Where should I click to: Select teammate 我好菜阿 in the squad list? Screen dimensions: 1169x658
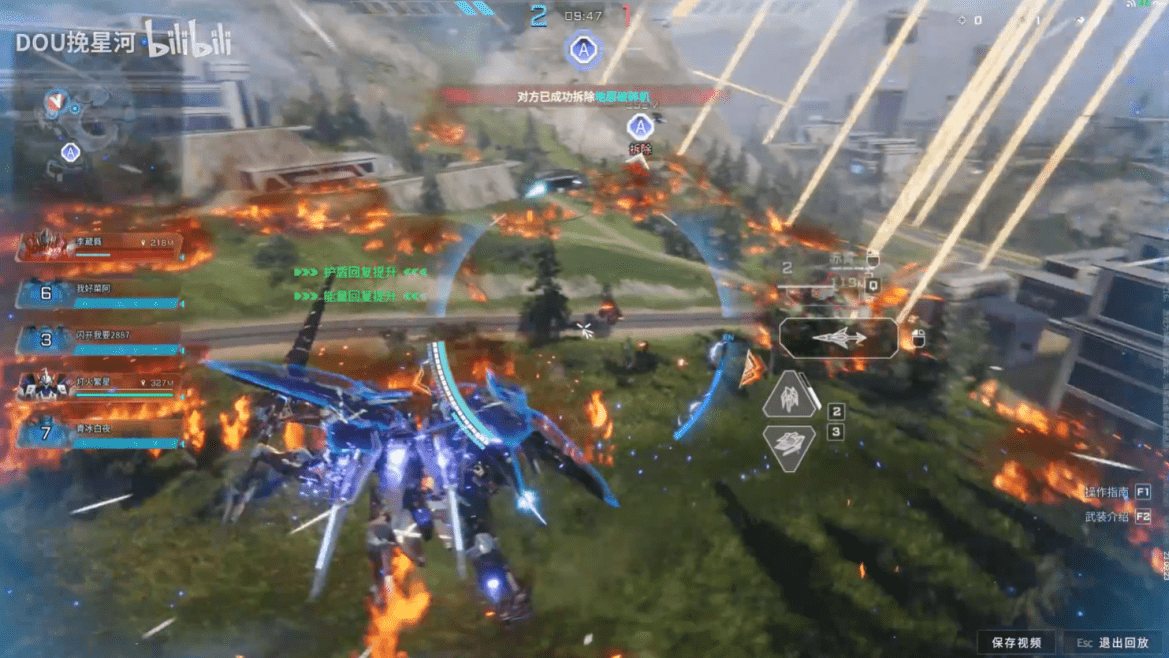[x=98, y=294]
